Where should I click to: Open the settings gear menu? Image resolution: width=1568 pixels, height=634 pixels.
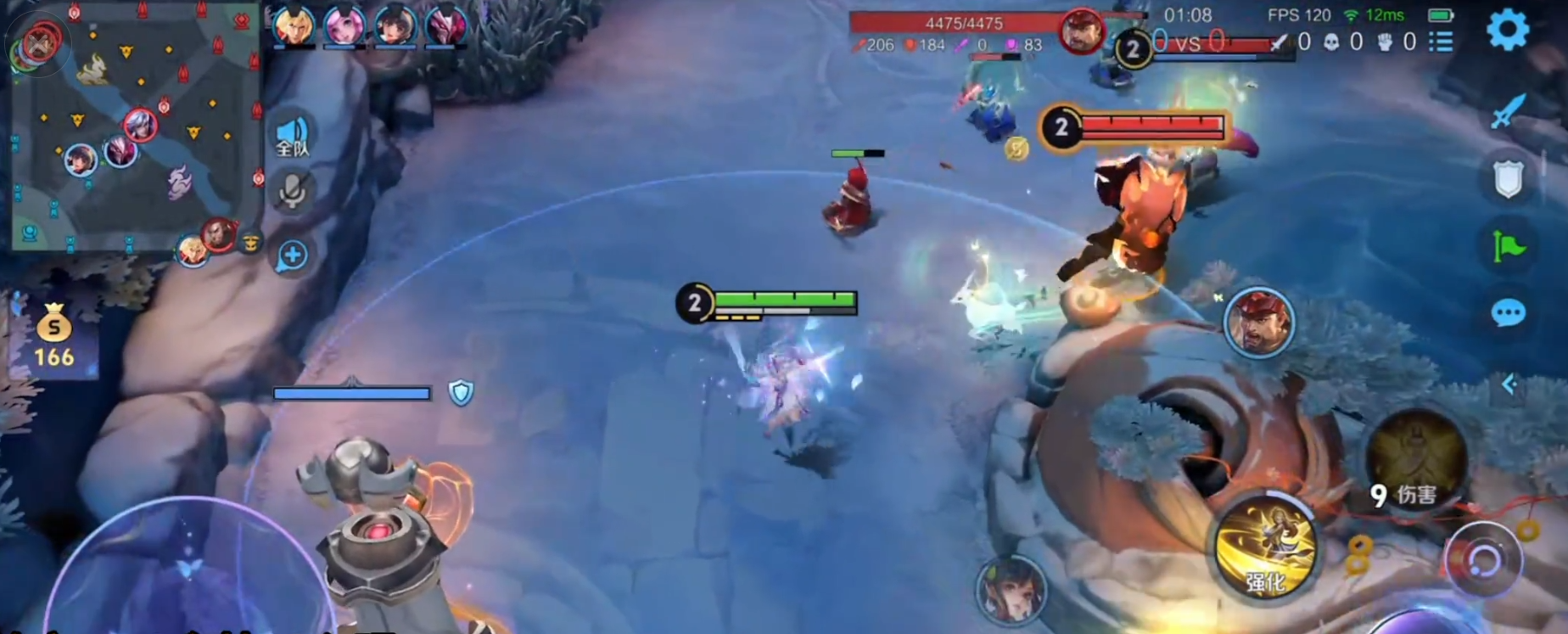[1507, 31]
